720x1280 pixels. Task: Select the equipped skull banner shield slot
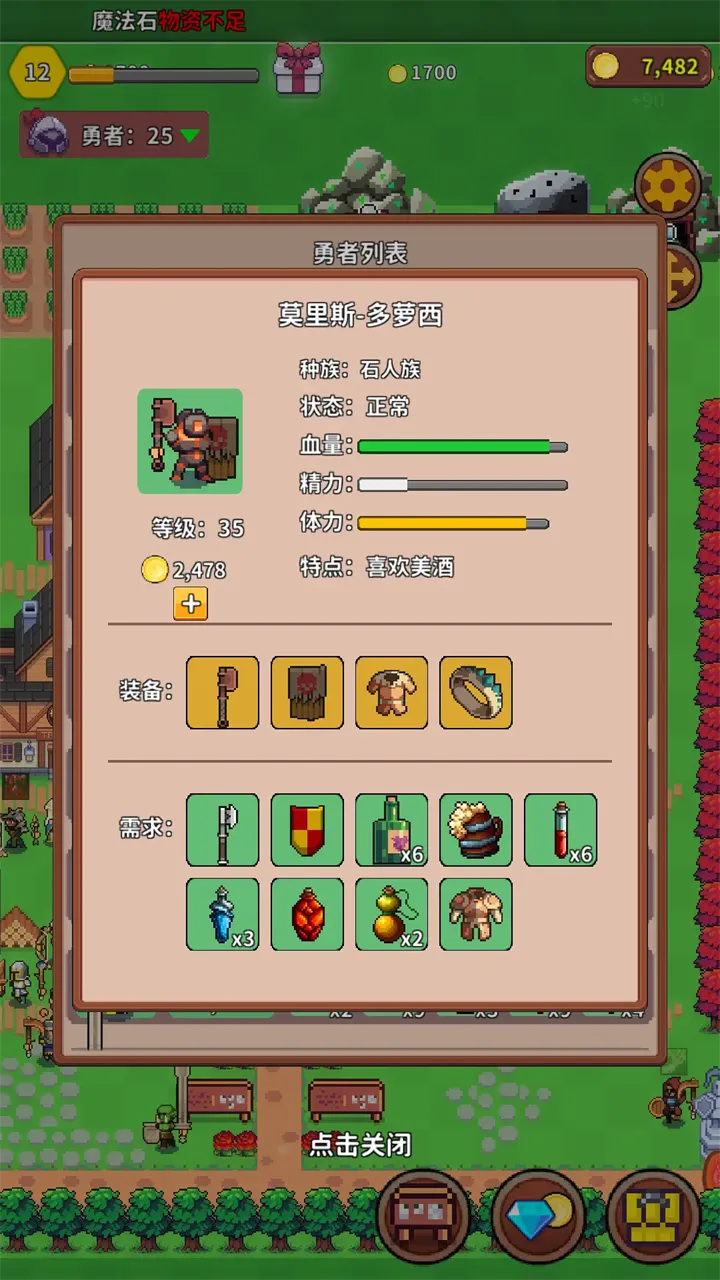coord(307,692)
